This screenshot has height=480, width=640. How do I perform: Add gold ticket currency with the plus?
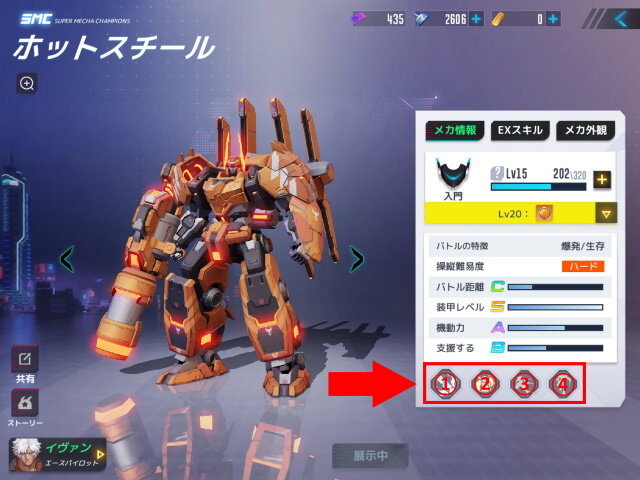coord(554,18)
